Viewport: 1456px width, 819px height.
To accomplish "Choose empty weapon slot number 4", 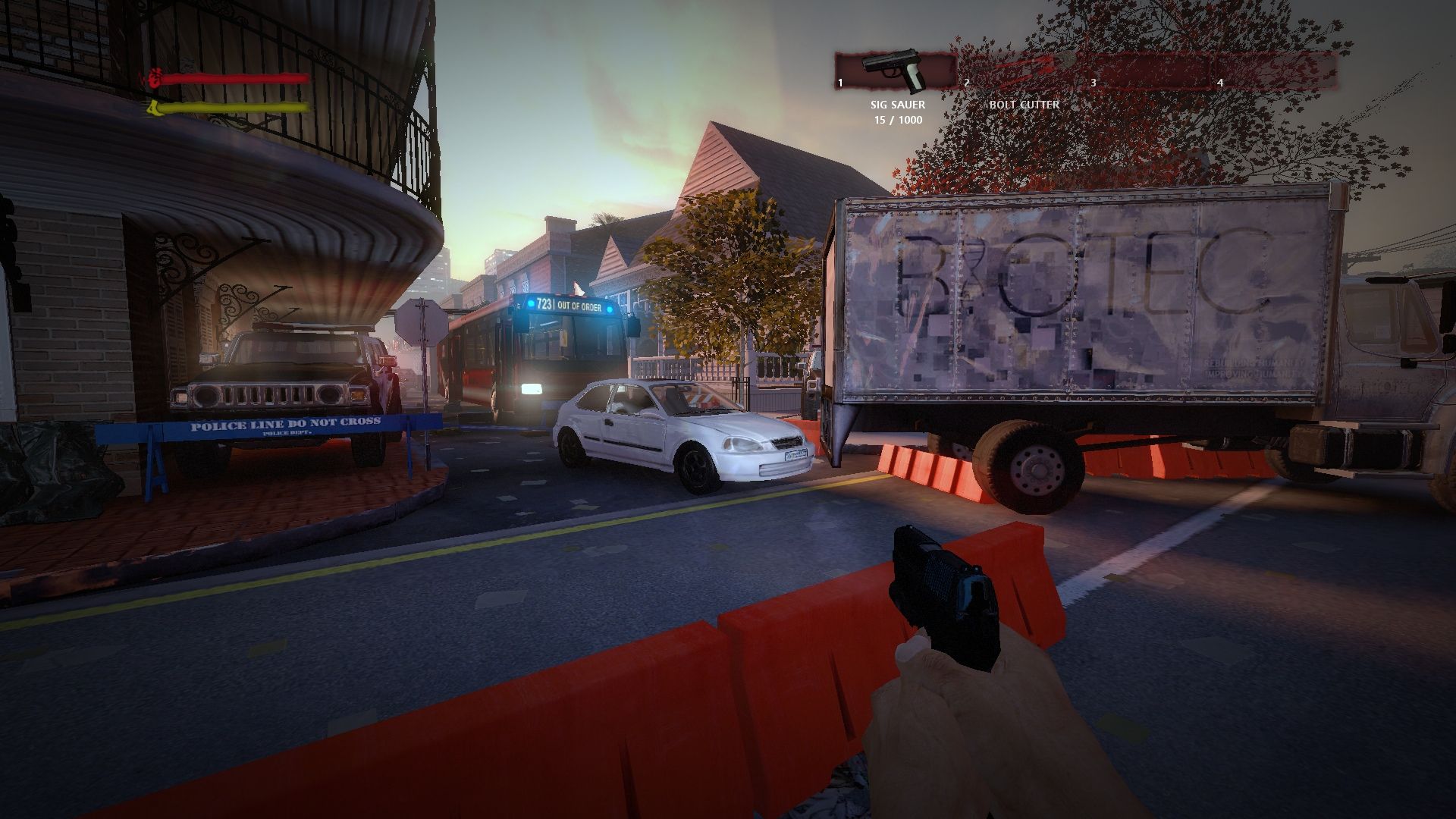I will coord(1274,72).
